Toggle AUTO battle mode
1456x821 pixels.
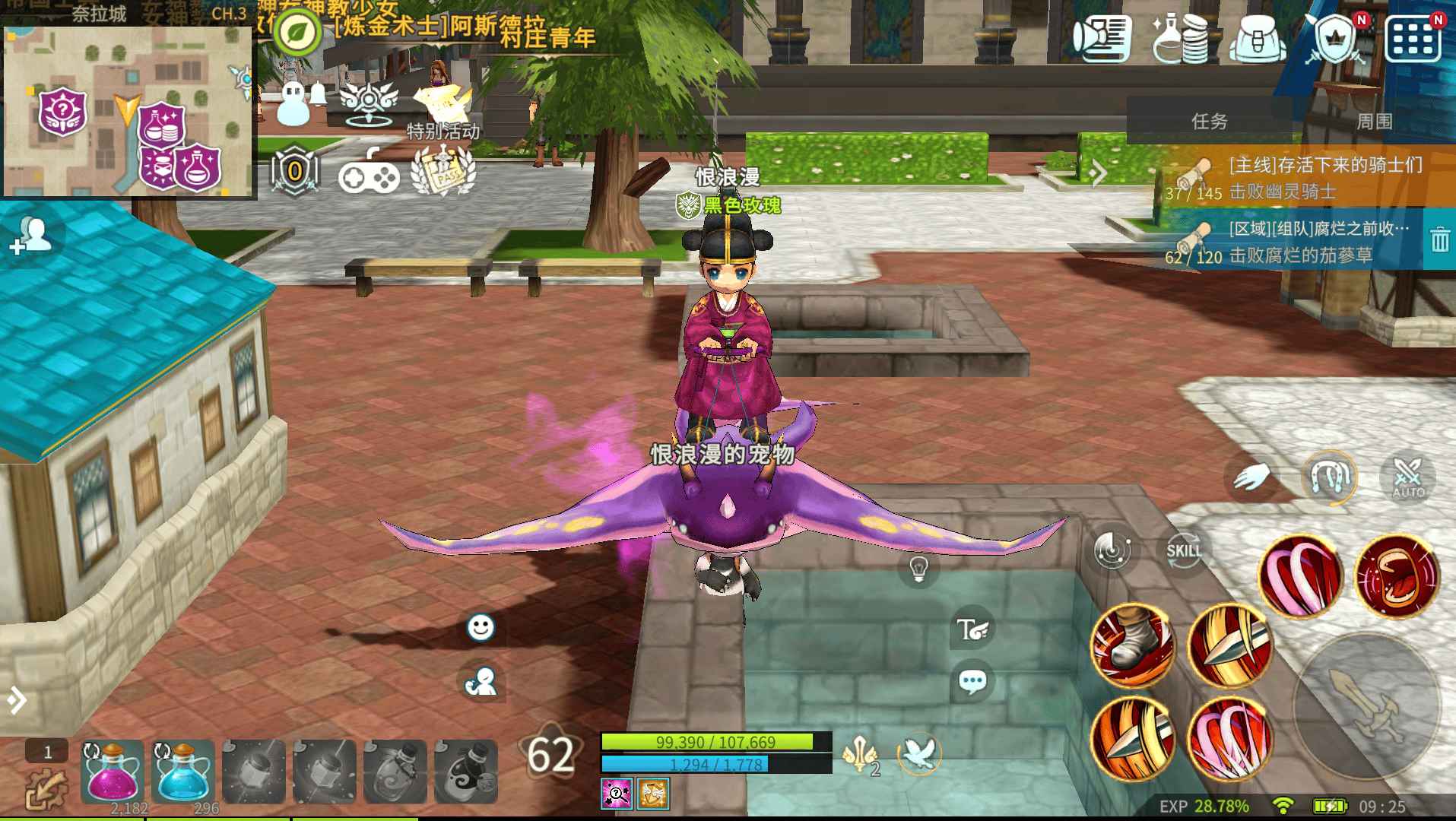tap(1408, 477)
